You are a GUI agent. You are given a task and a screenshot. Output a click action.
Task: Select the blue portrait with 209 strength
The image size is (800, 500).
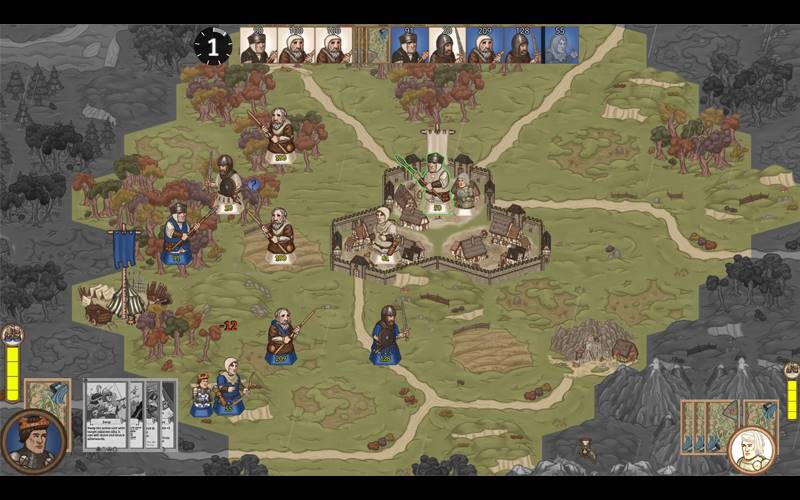[484, 46]
